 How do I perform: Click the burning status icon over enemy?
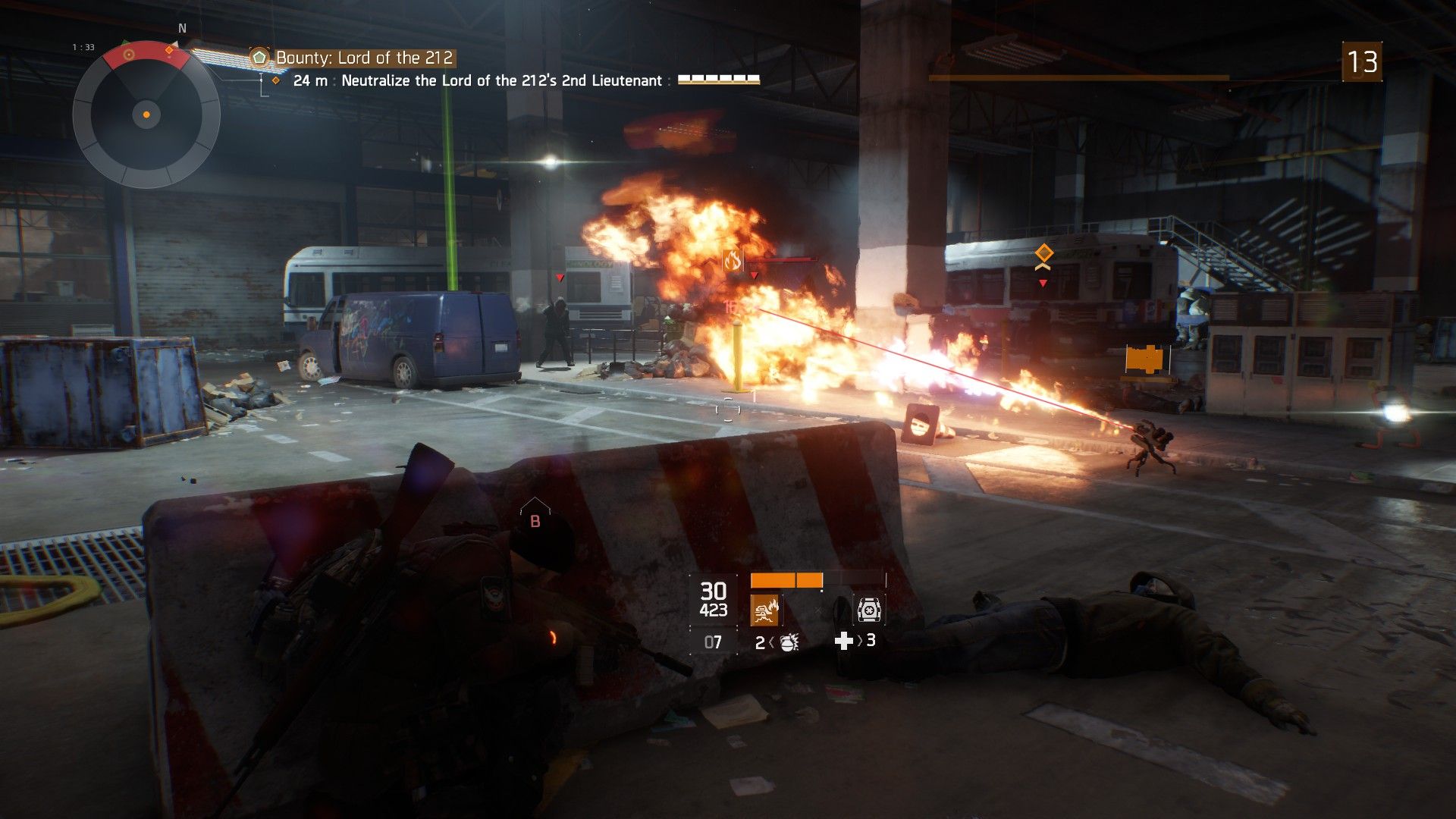tap(732, 262)
